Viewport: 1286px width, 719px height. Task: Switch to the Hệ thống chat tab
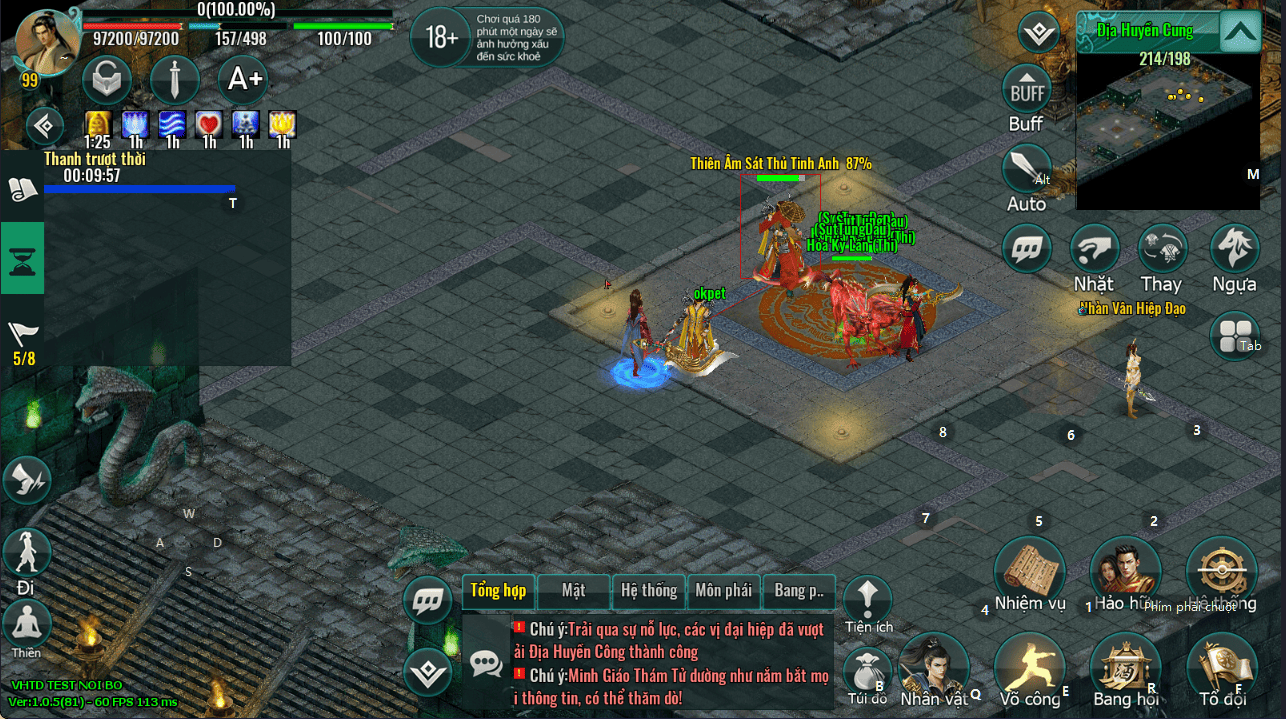coord(649,590)
